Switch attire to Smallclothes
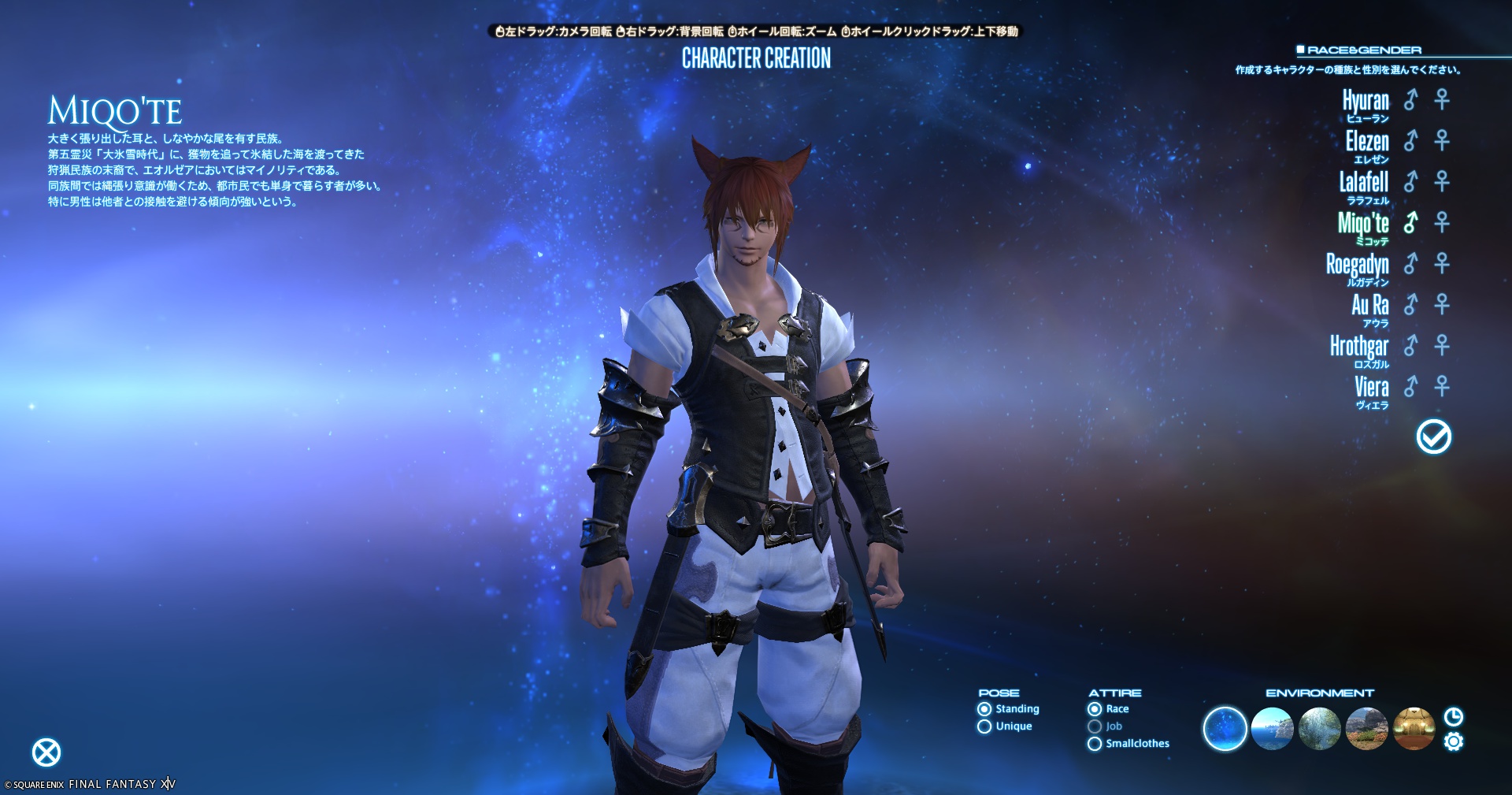Viewport: 1512px width, 795px height. pos(1095,744)
